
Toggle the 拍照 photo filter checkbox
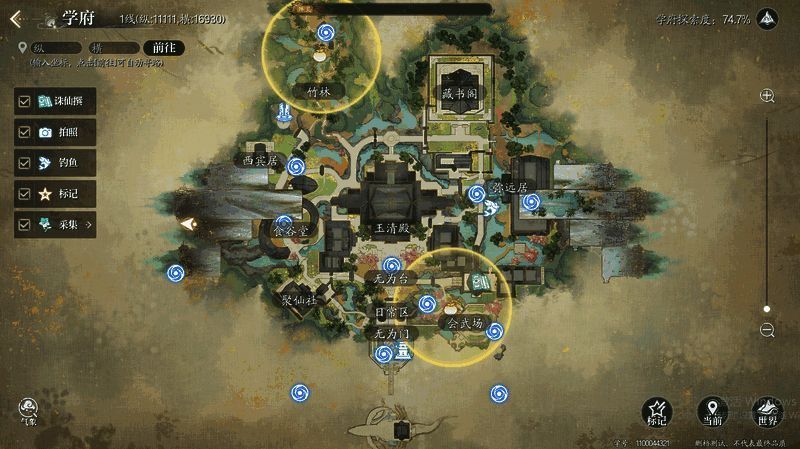point(23,132)
